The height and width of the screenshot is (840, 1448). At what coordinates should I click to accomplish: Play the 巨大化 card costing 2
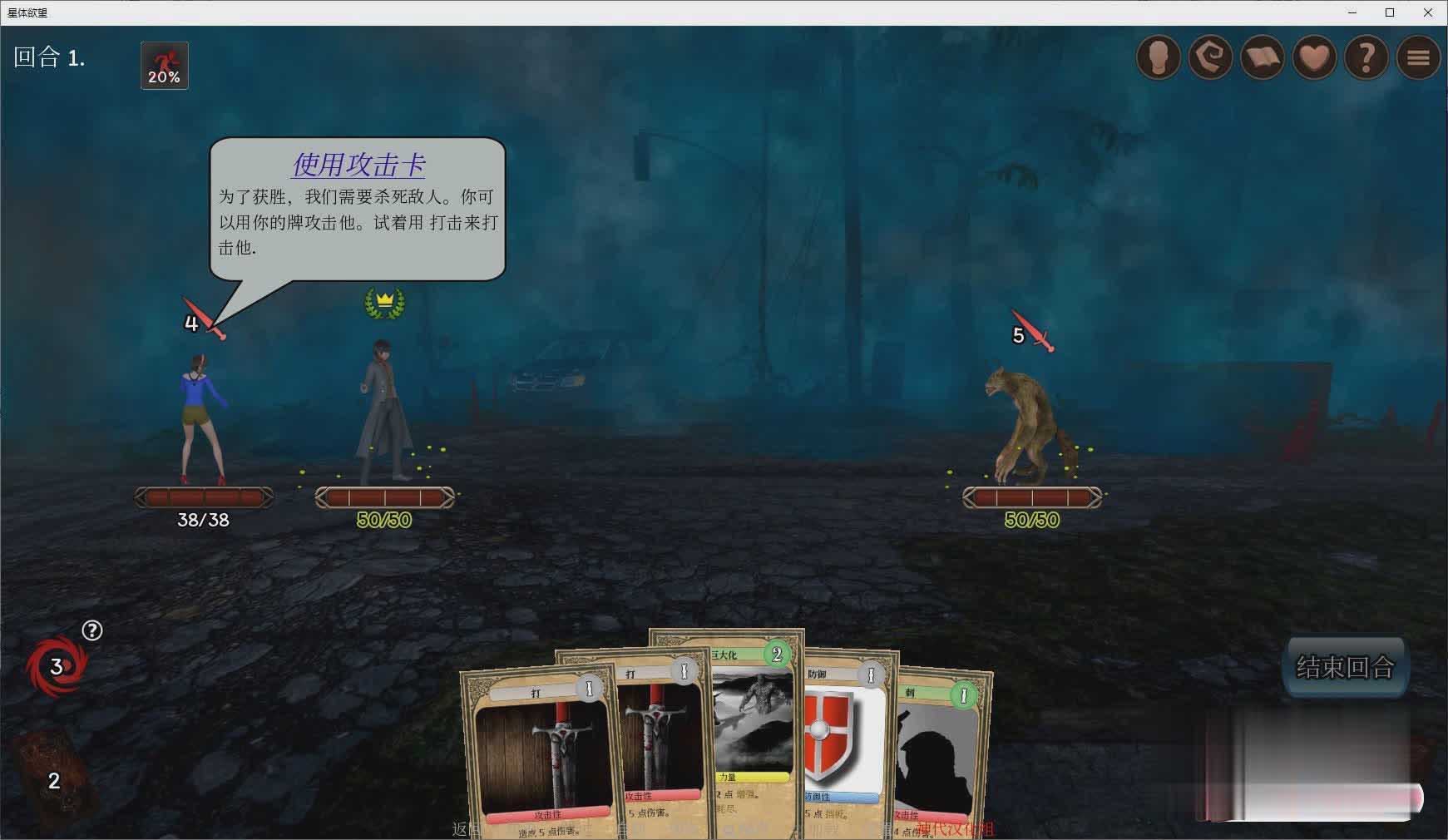(749, 732)
